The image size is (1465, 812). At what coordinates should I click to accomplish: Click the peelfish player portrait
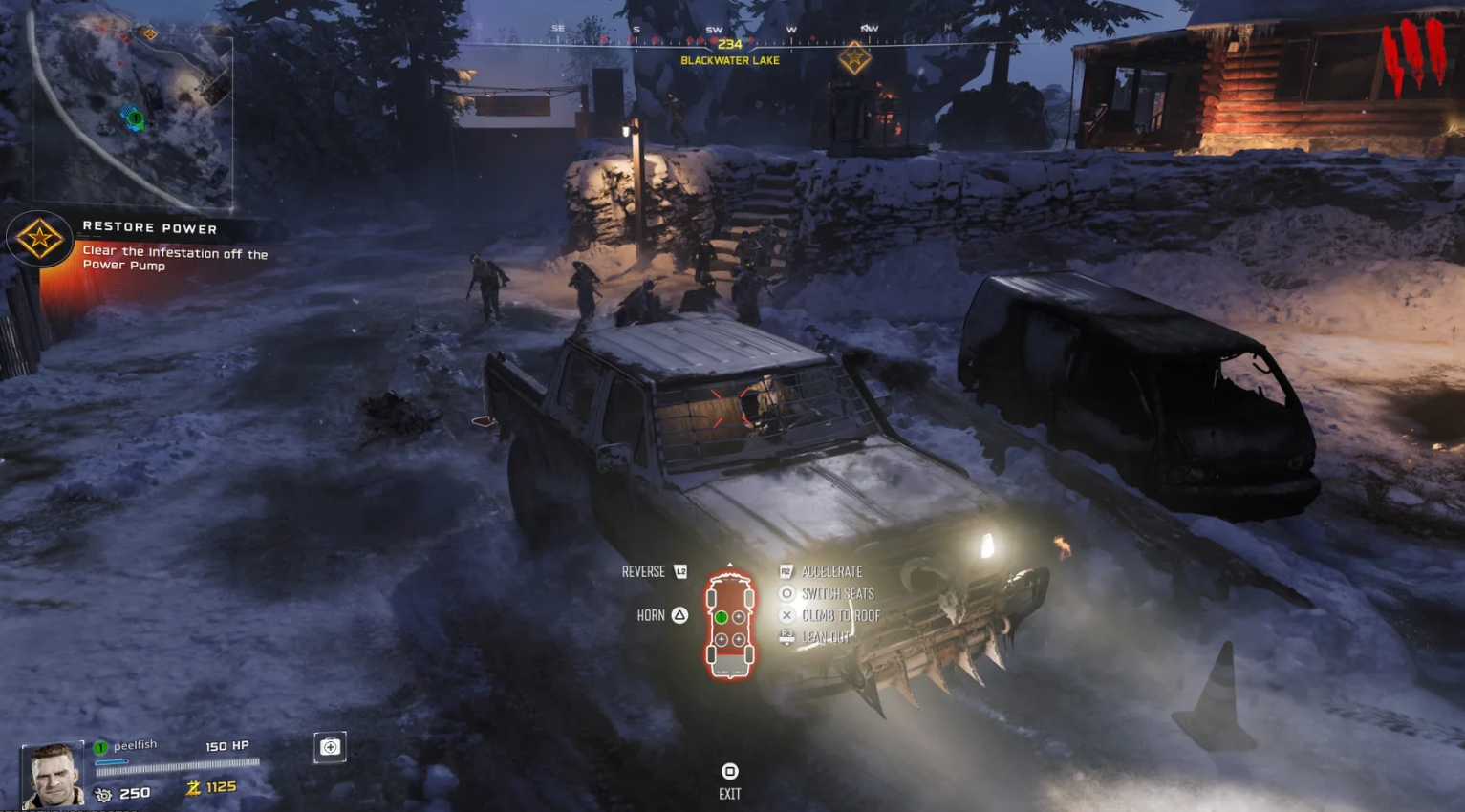point(53,775)
